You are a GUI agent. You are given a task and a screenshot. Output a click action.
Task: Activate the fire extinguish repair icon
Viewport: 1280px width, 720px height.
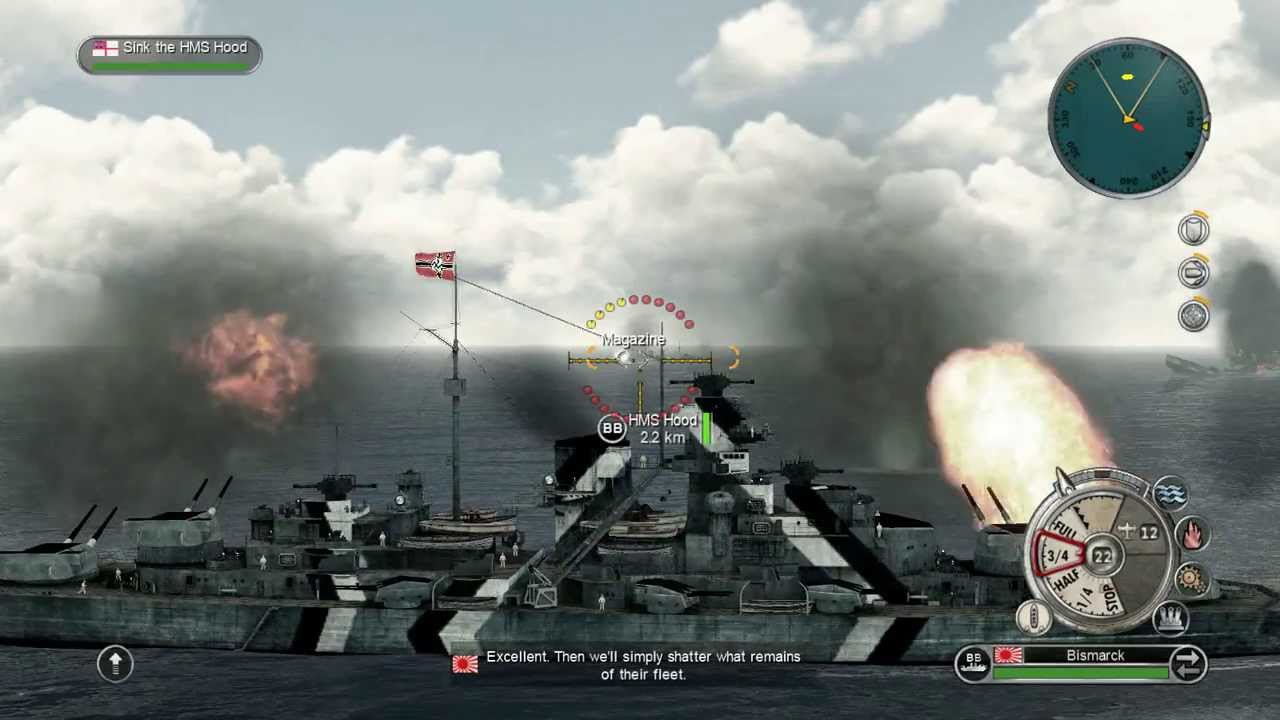1192,534
